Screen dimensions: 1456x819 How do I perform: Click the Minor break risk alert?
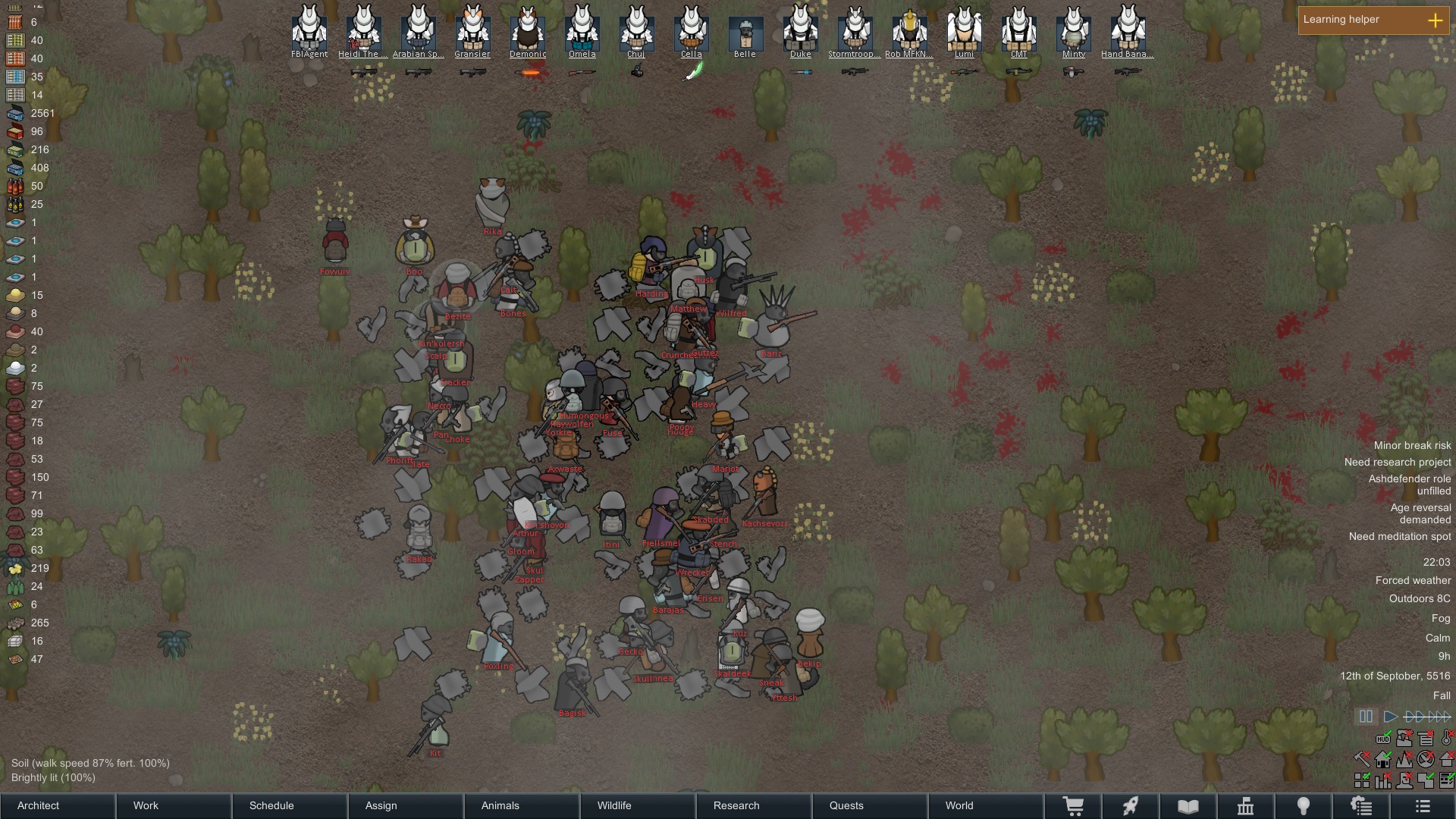(x=1411, y=445)
